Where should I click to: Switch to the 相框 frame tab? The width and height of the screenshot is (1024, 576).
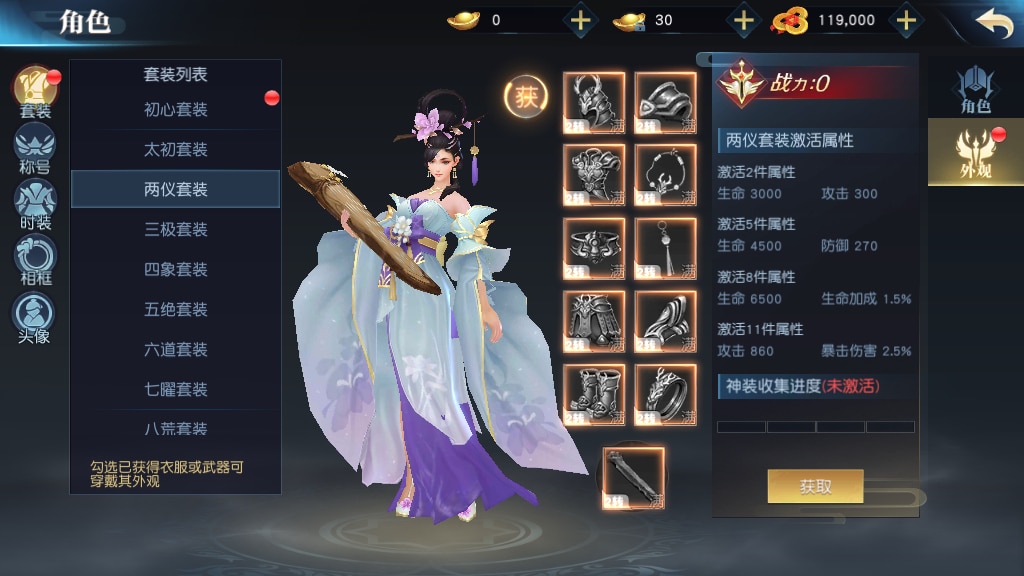coord(35,260)
